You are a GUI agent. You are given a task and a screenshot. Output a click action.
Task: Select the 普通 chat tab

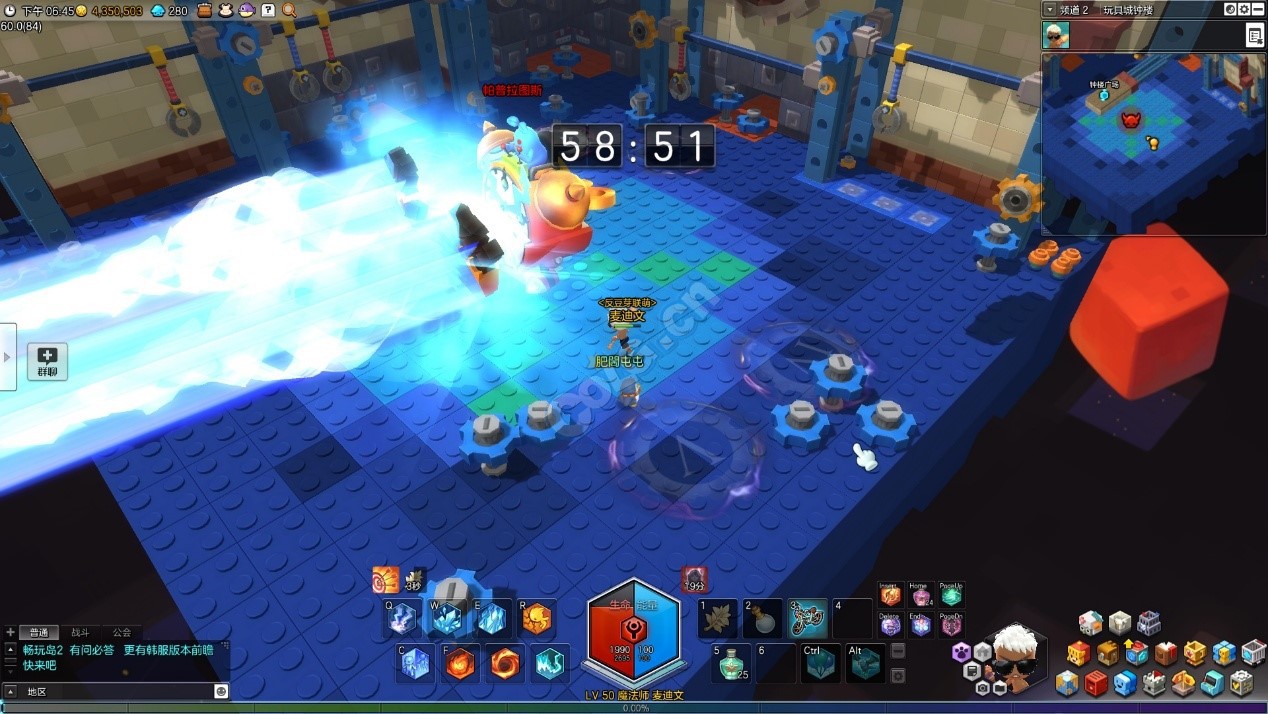pyautogui.click(x=39, y=632)
